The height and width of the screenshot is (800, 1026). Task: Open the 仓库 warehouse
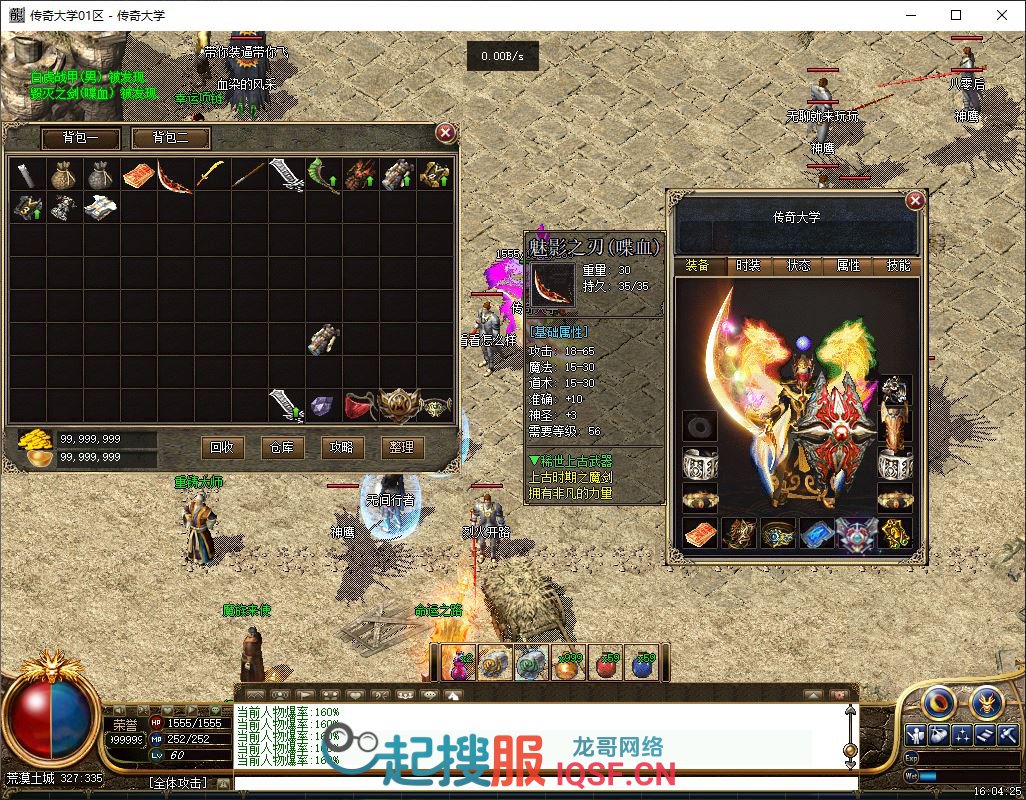(281, 447)
